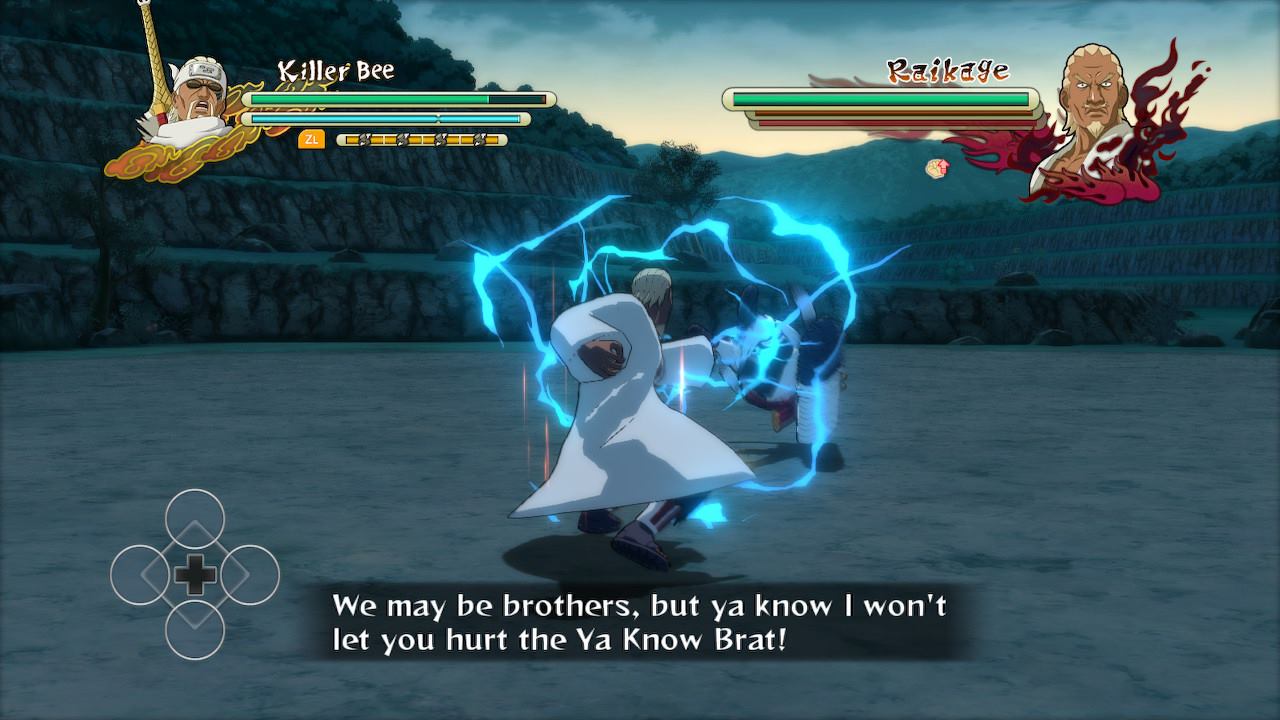Activate the lower ninja tool slot on the D-pad

click(195, 629)
